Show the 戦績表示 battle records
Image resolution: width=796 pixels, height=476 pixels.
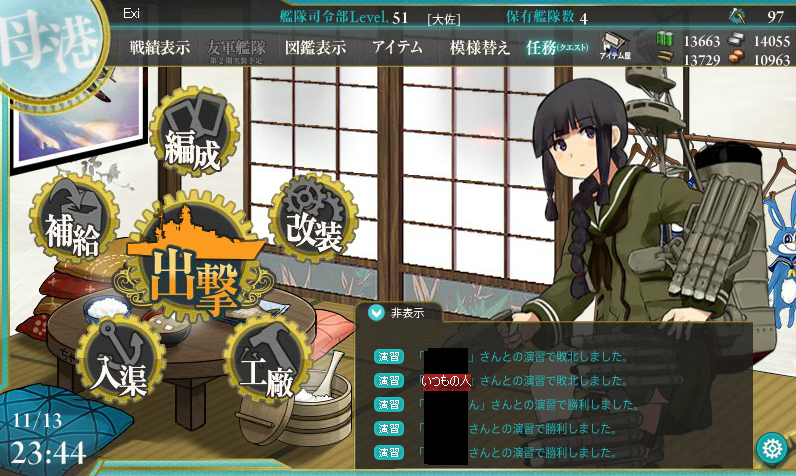(159, 47)
